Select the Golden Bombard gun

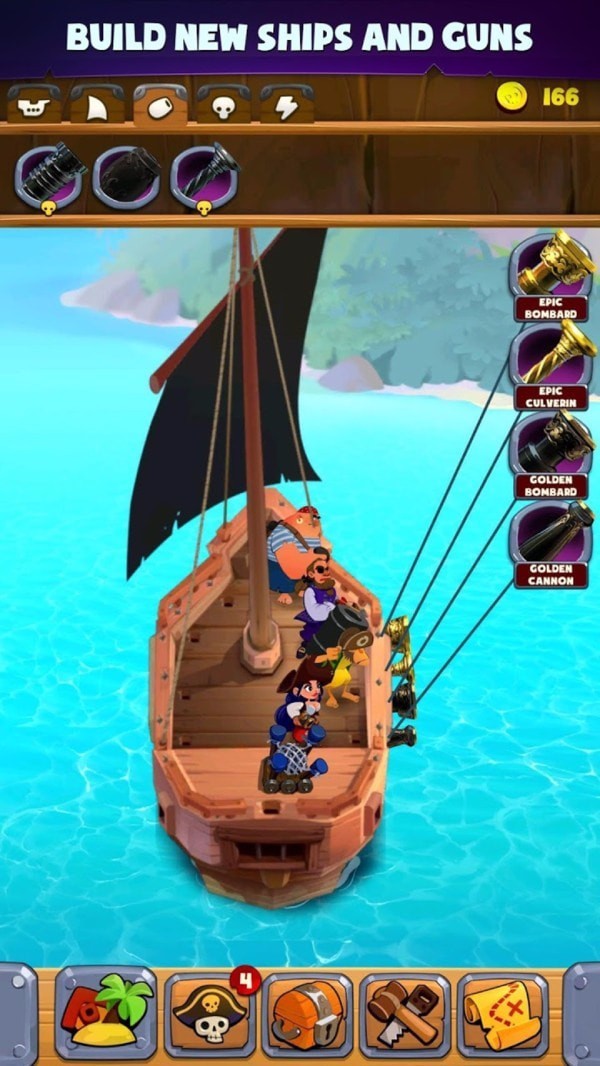tap(551, 448)
